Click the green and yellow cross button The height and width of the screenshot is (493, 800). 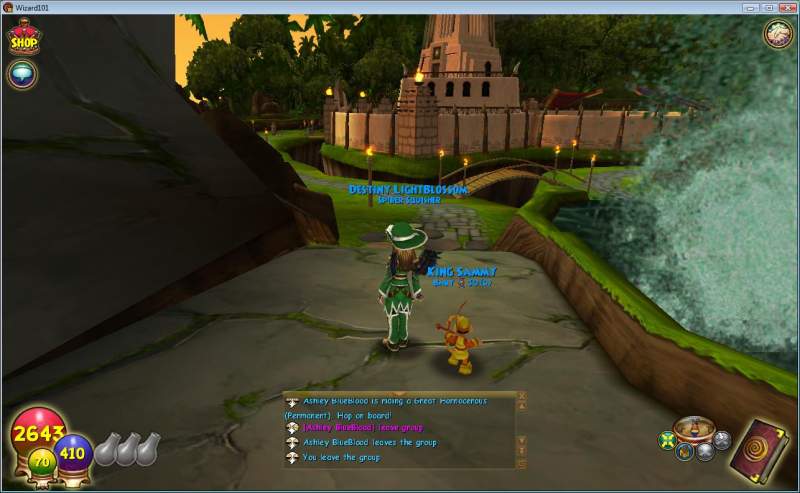pos(667,440)
